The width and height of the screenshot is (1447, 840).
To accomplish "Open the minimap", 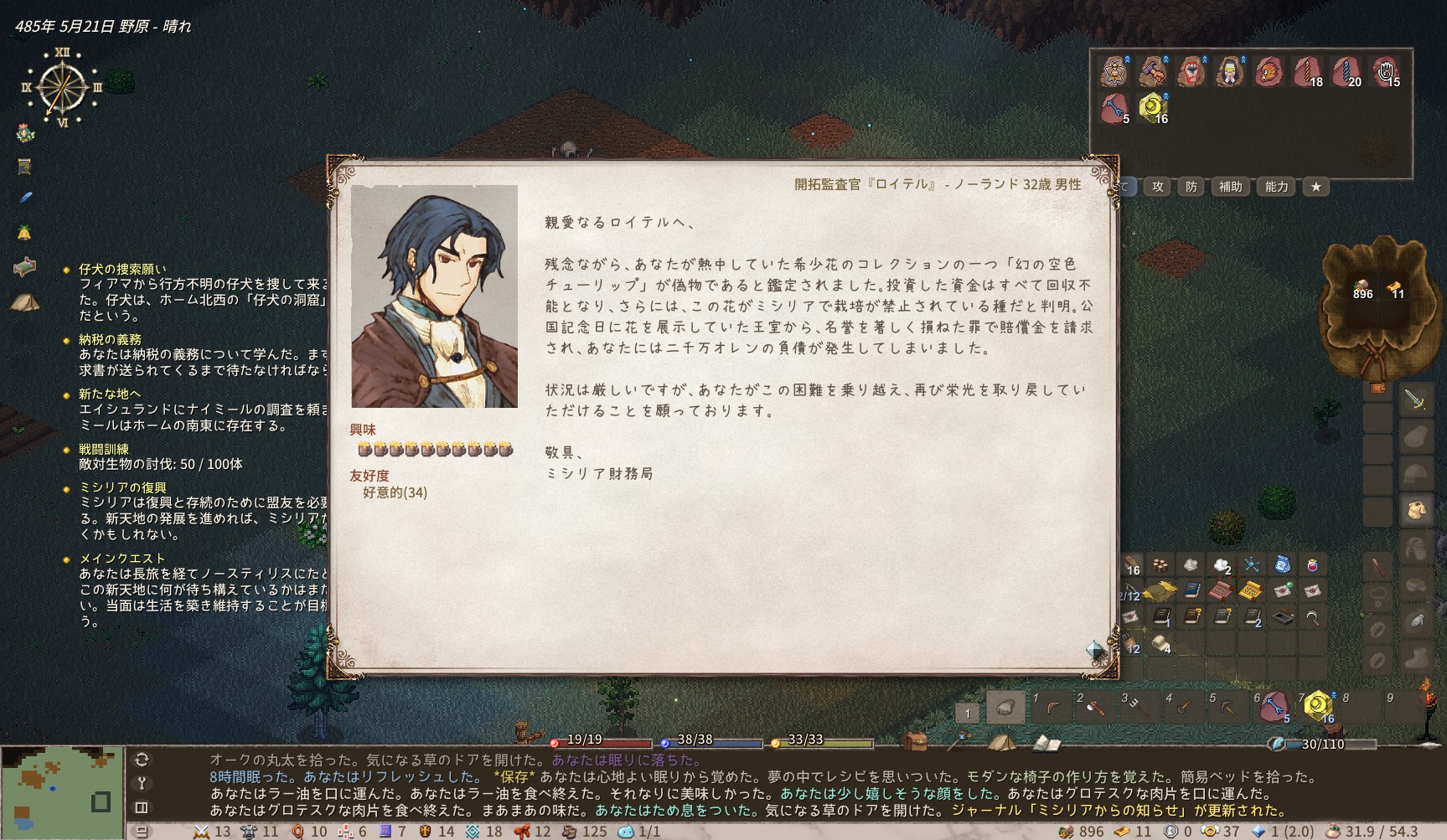I will click(62, 792).
